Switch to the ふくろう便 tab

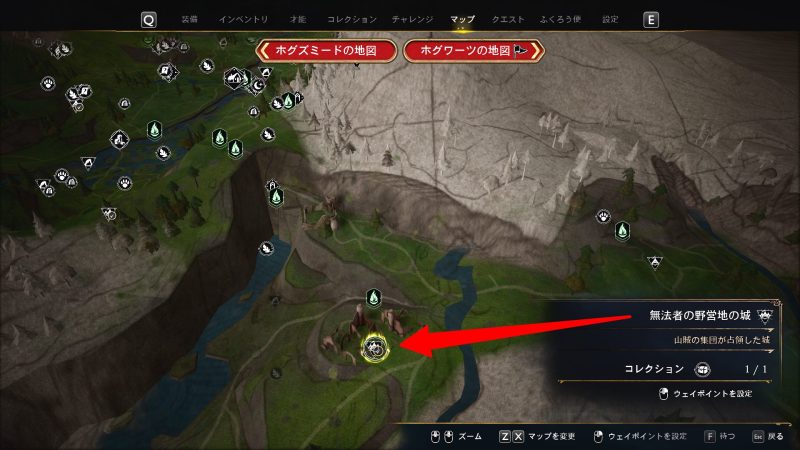(x=561, y=19)
